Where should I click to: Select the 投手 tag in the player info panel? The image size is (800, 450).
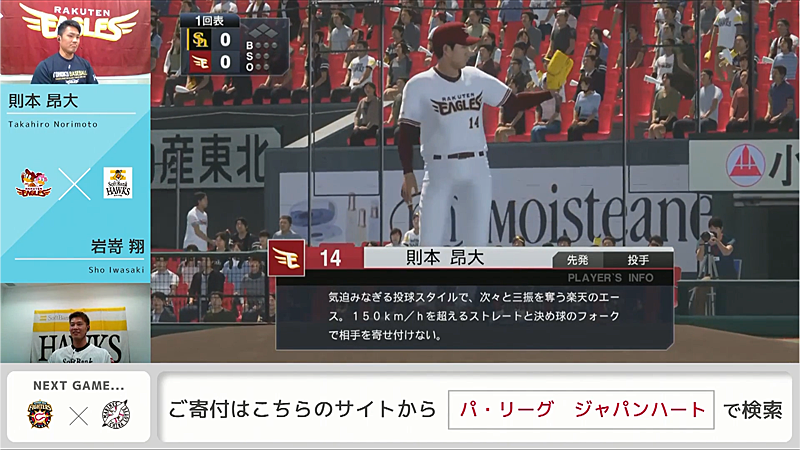639,259
